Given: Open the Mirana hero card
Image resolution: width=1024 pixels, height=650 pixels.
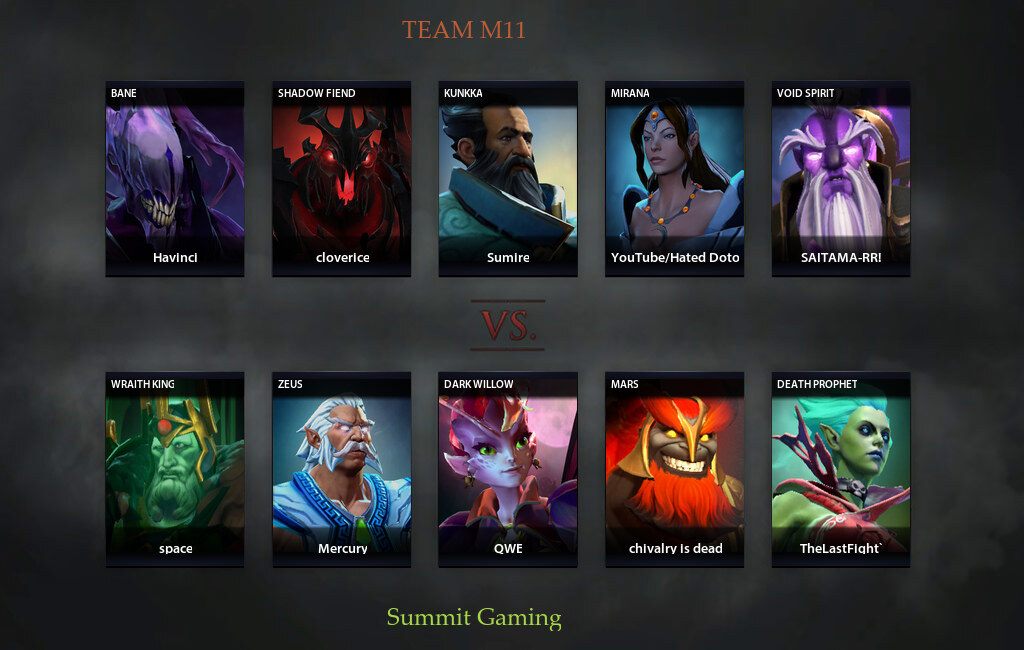Looking at the screenshot, I should (x=674, y=178).
